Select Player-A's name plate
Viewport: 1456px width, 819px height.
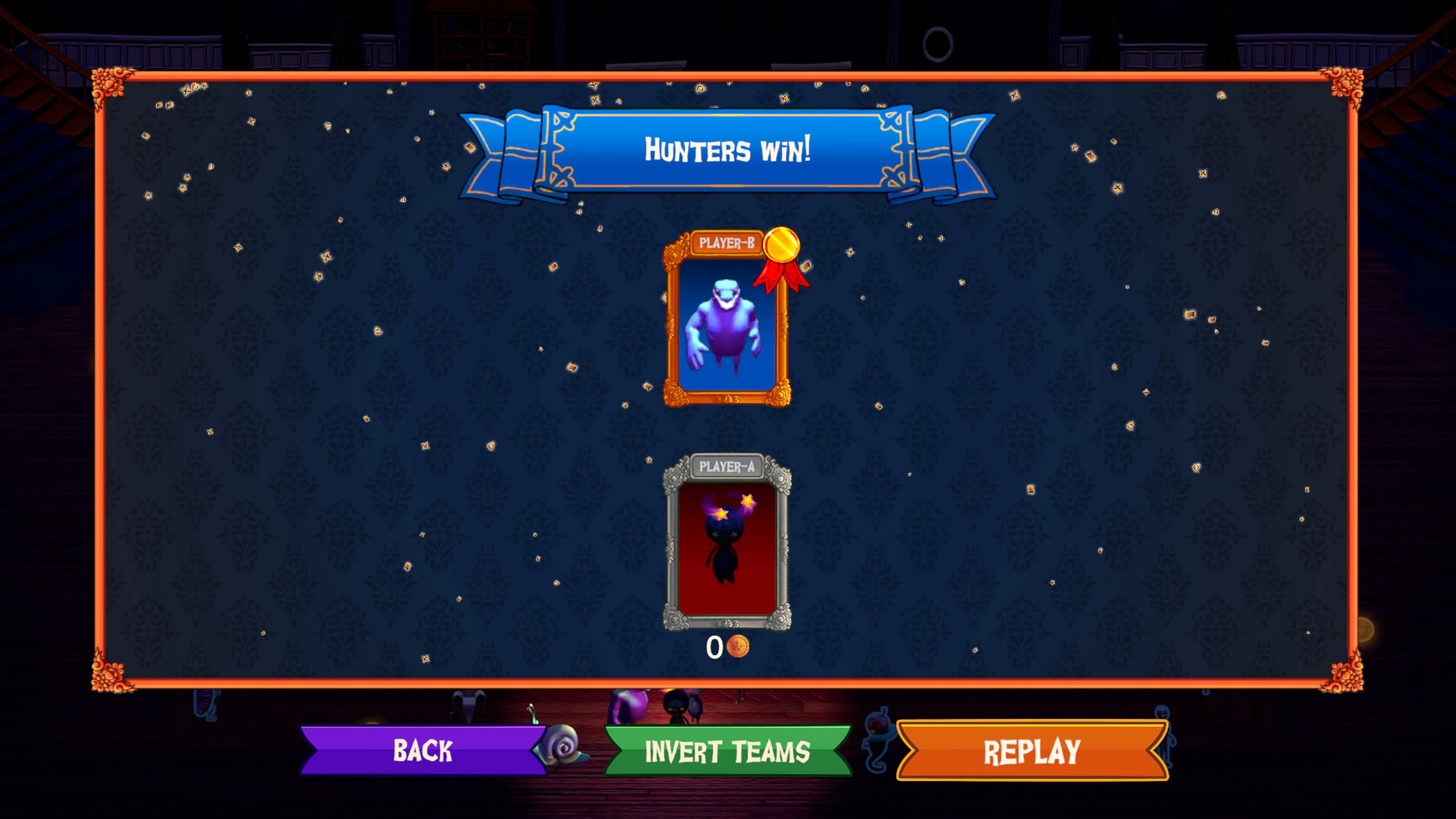point(728,468)
